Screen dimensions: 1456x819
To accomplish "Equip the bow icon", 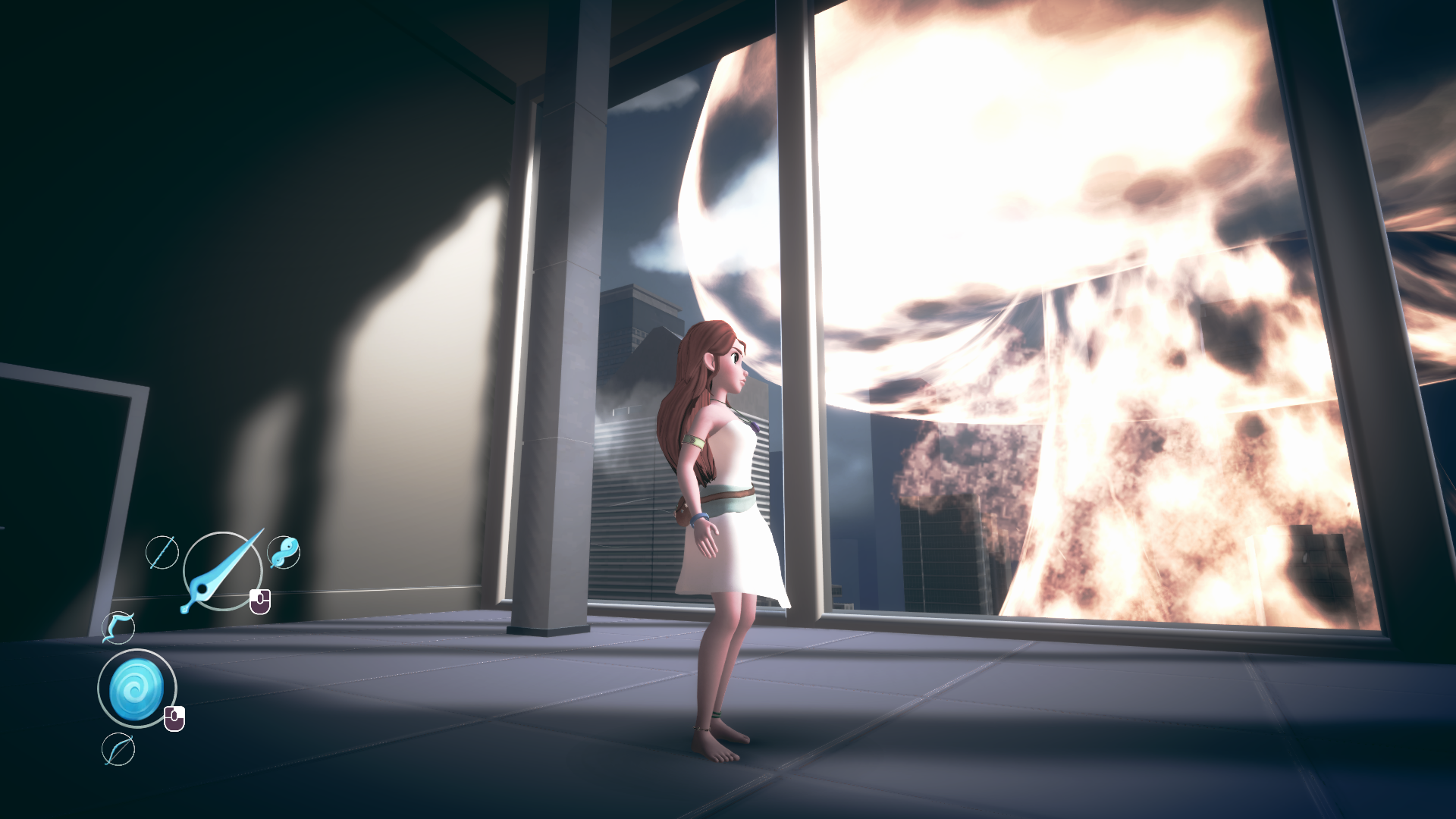I will (x=118, y=749).
